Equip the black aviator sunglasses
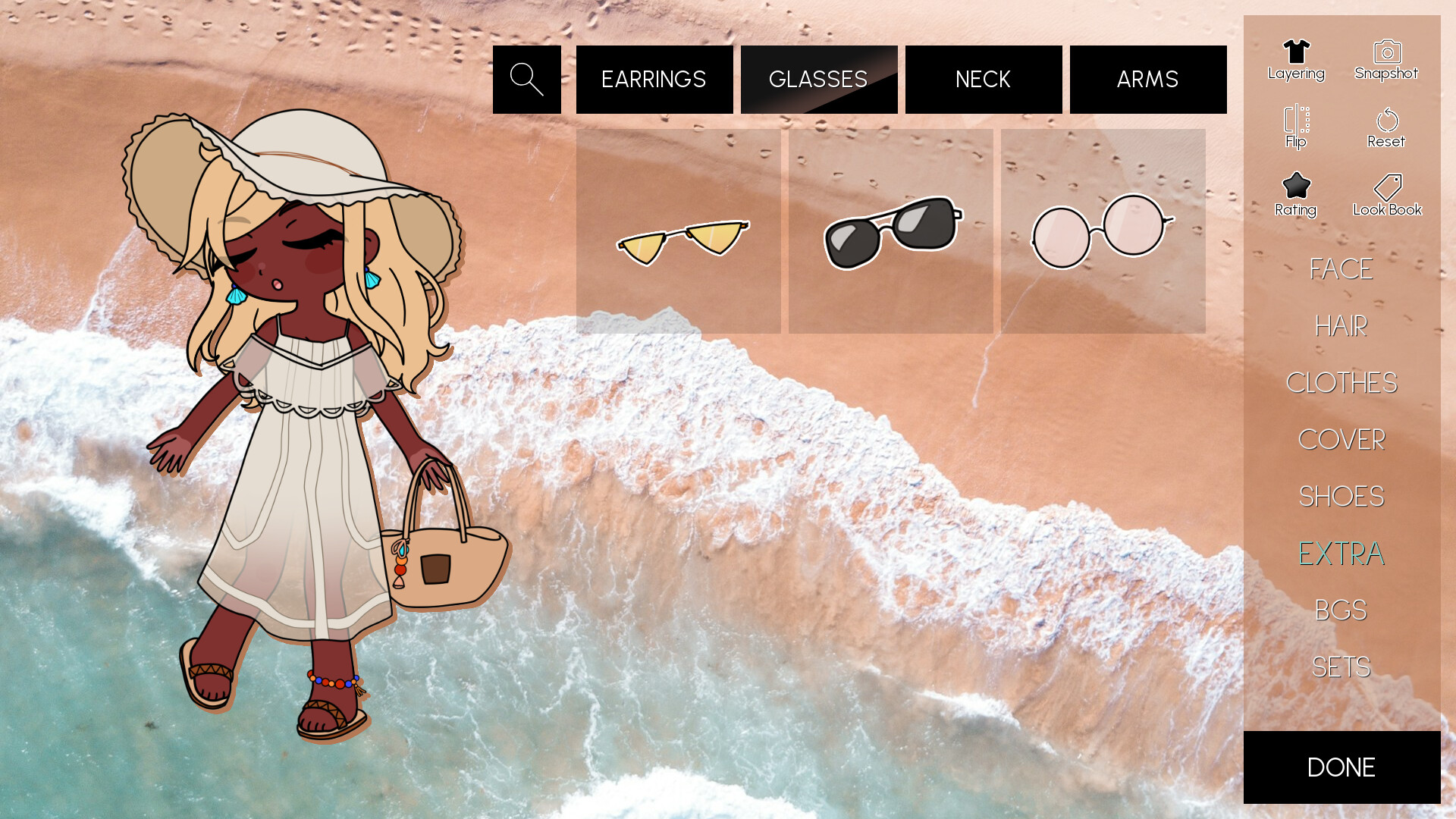1456x819 pixels. point(890,231)
